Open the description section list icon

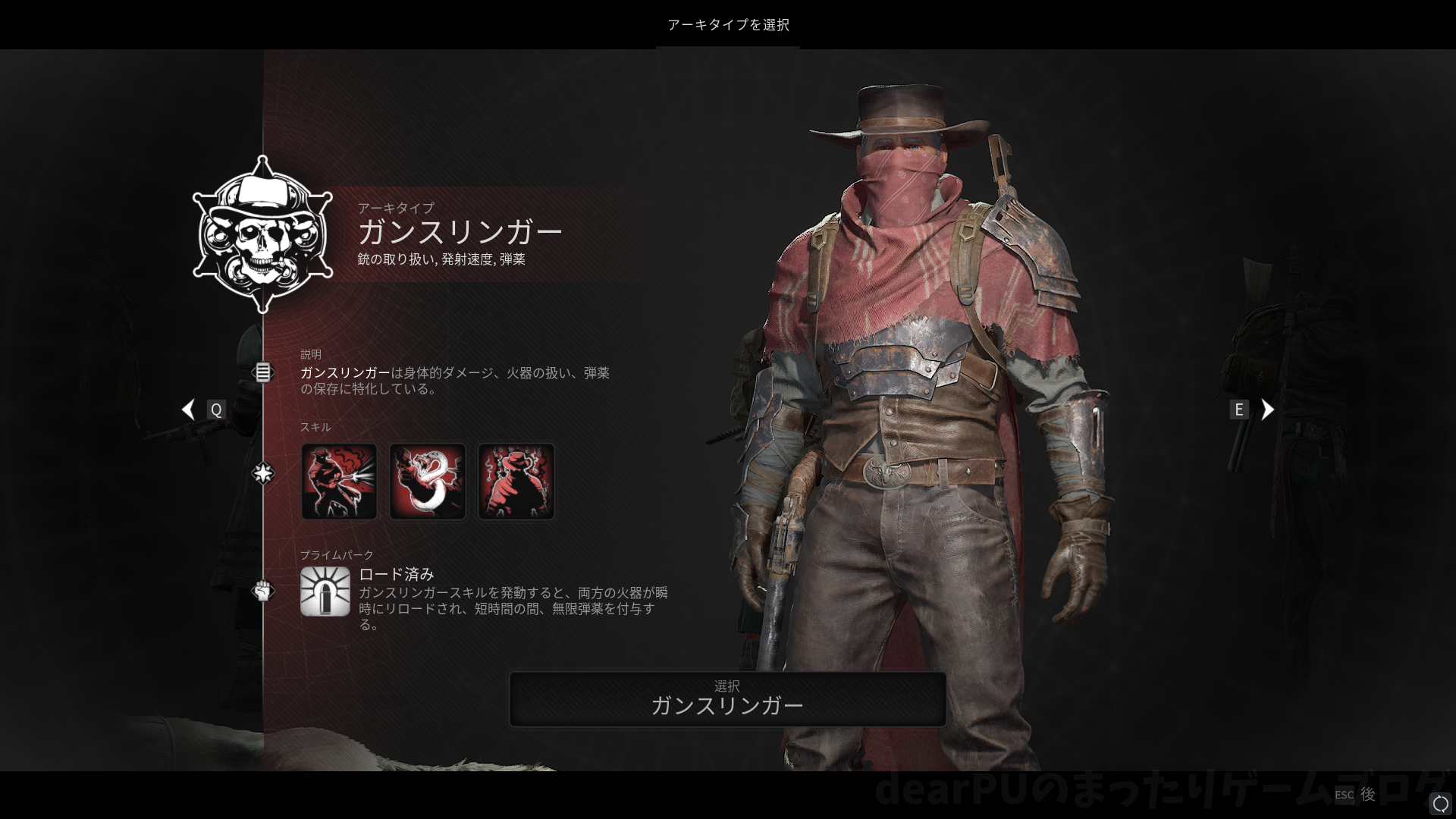click(262, 372)
